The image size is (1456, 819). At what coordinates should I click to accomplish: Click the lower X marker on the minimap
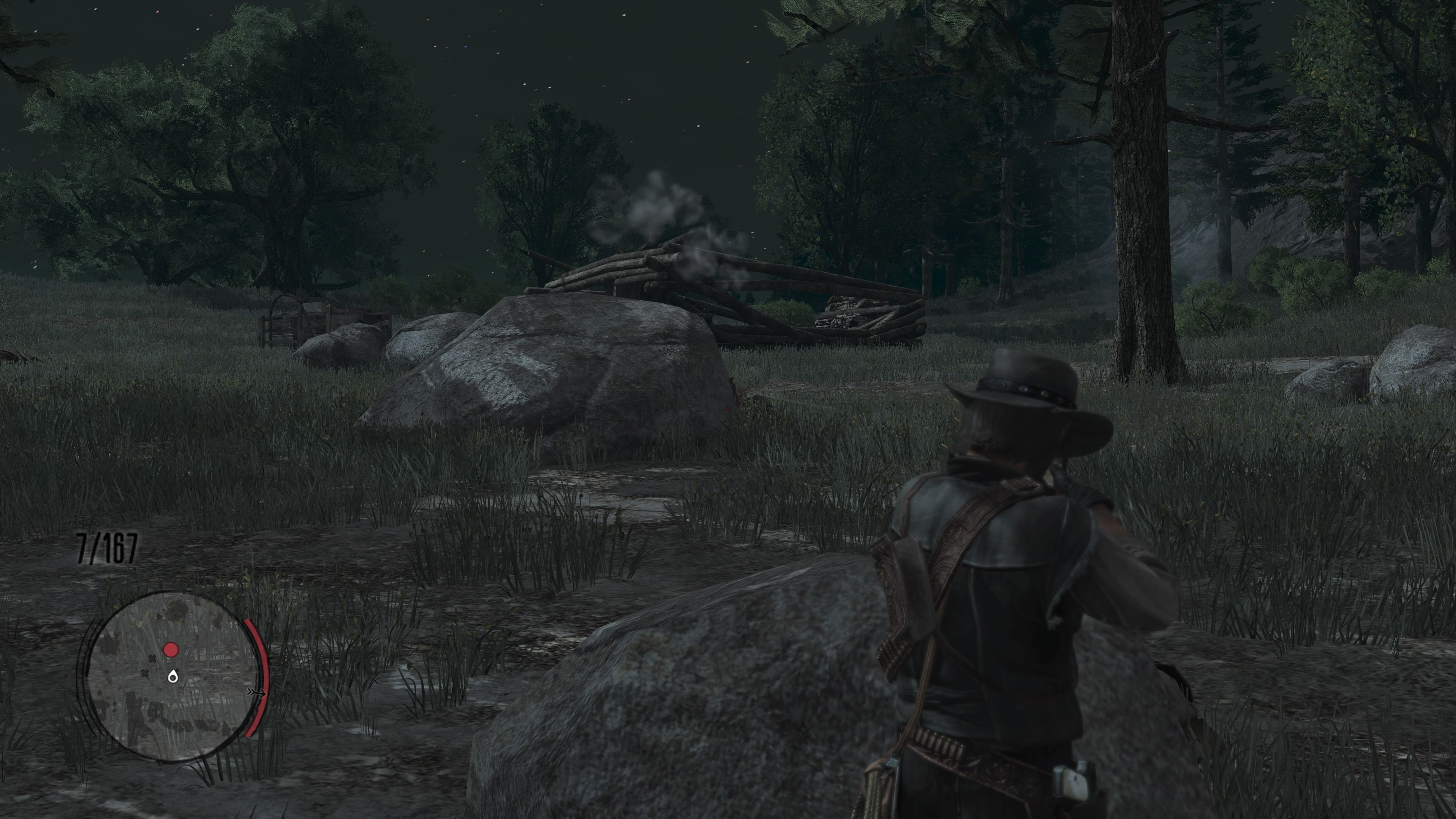tap(145, 673)
